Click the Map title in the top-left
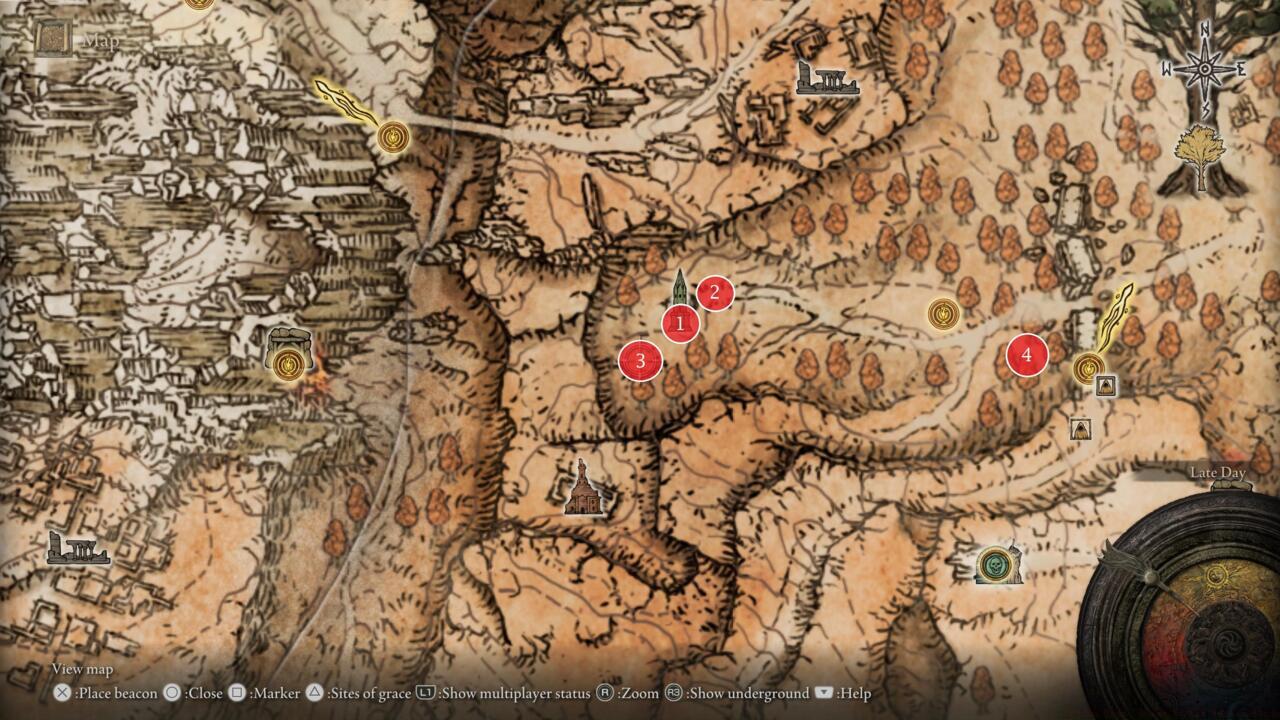Screen dimensions: 1280x720 [x=99, y=40]
